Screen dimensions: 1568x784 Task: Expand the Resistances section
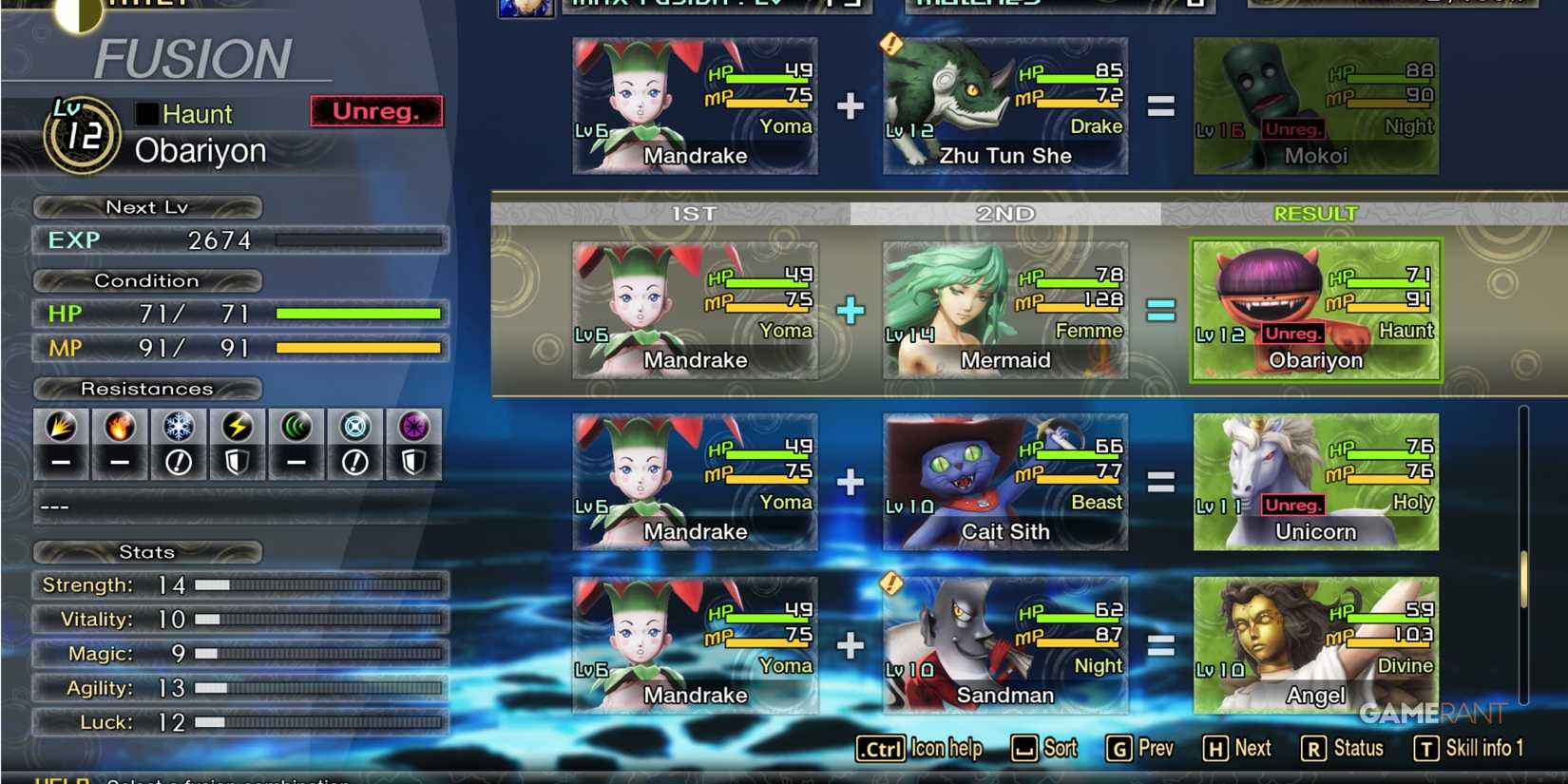click(147, 389)
